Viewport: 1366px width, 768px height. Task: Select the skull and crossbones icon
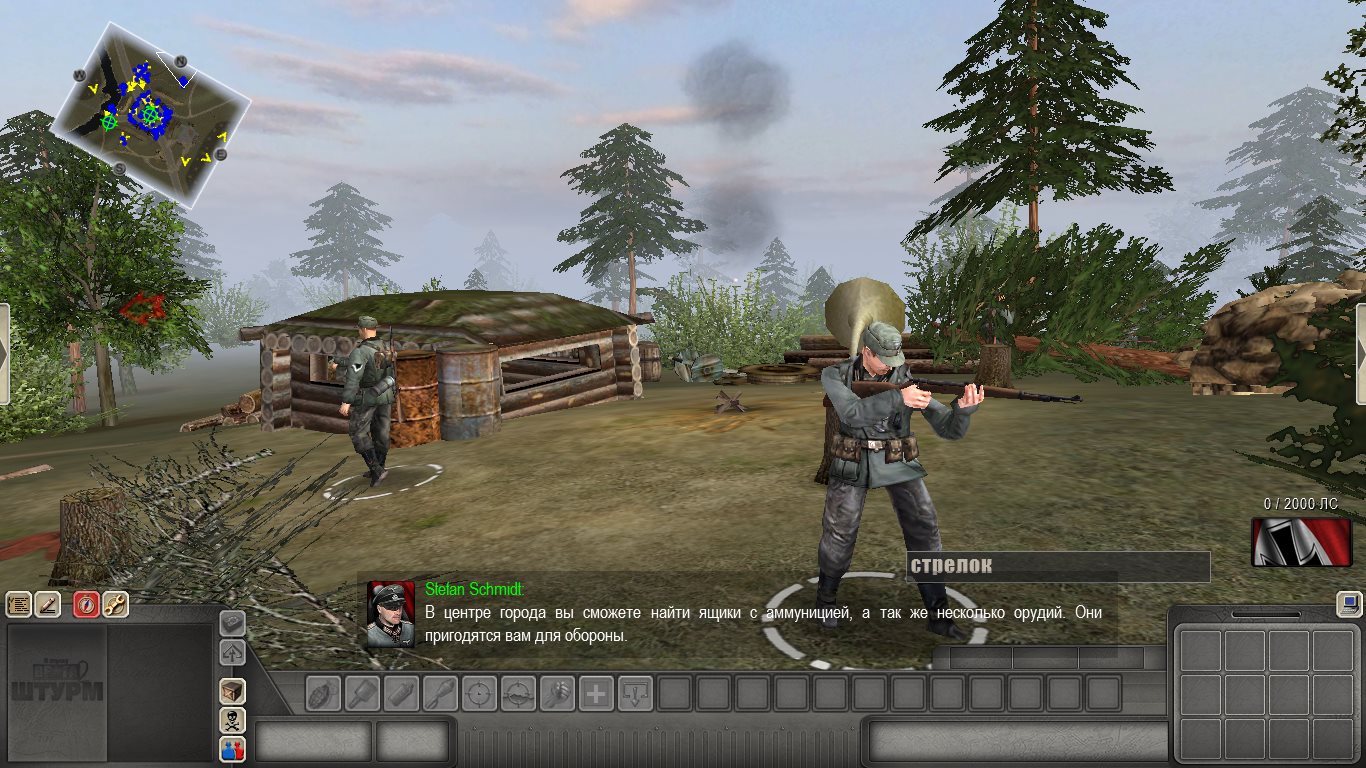pyautogui.click(x=232, y=720)
